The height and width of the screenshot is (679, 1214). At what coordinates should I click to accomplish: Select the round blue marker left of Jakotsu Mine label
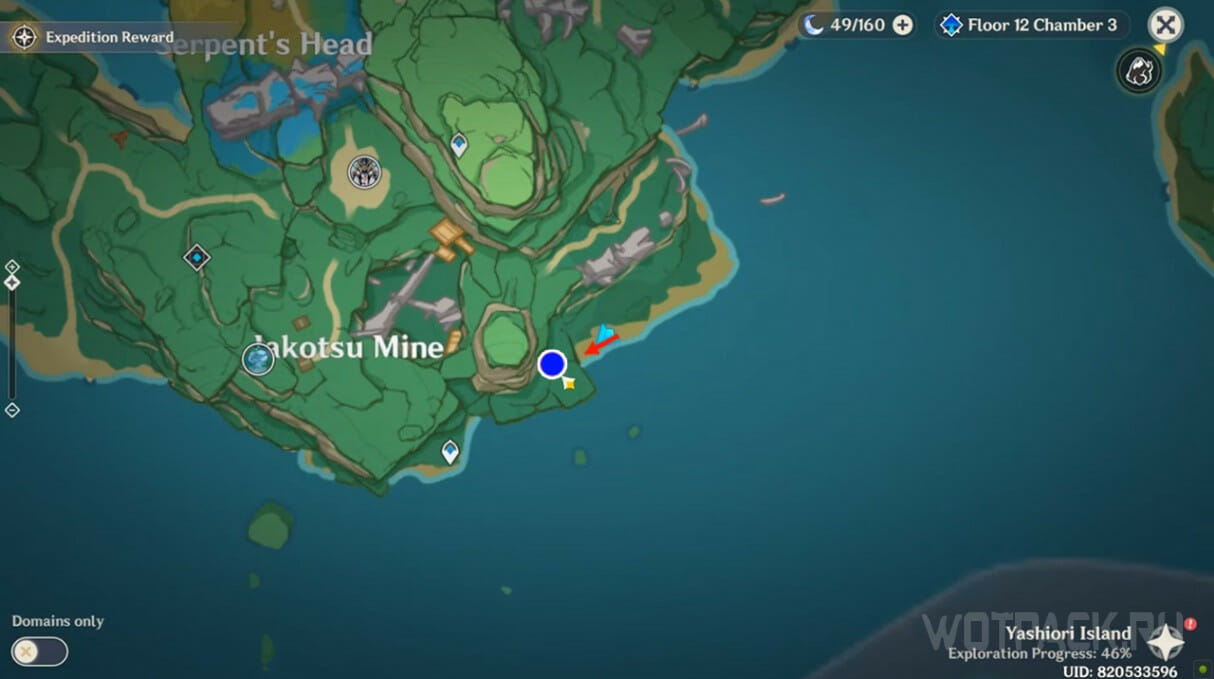258,358
